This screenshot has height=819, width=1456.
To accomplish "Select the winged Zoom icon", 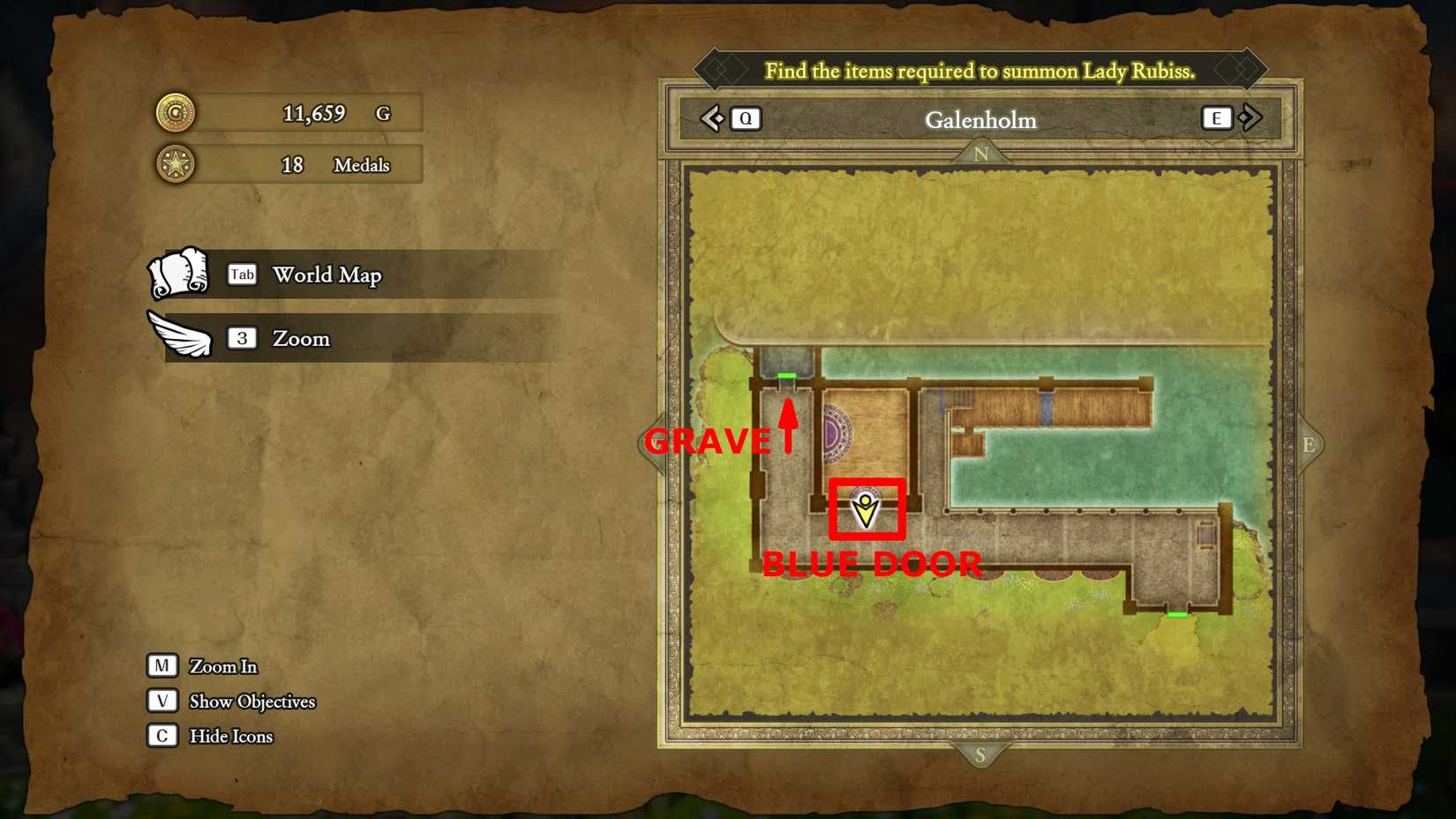I will click(x=181, y=333).
